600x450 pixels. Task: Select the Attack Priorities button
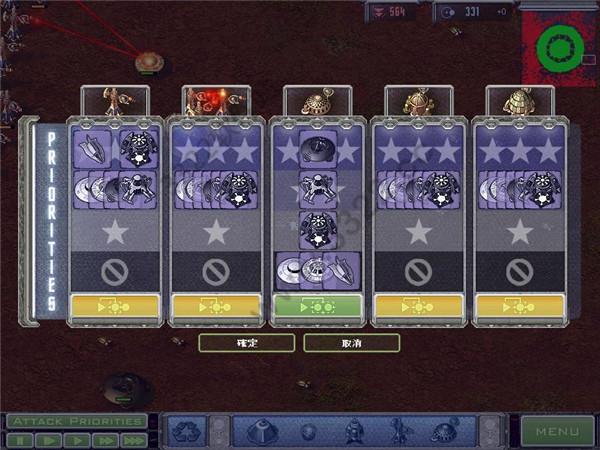tap(77, 421)
